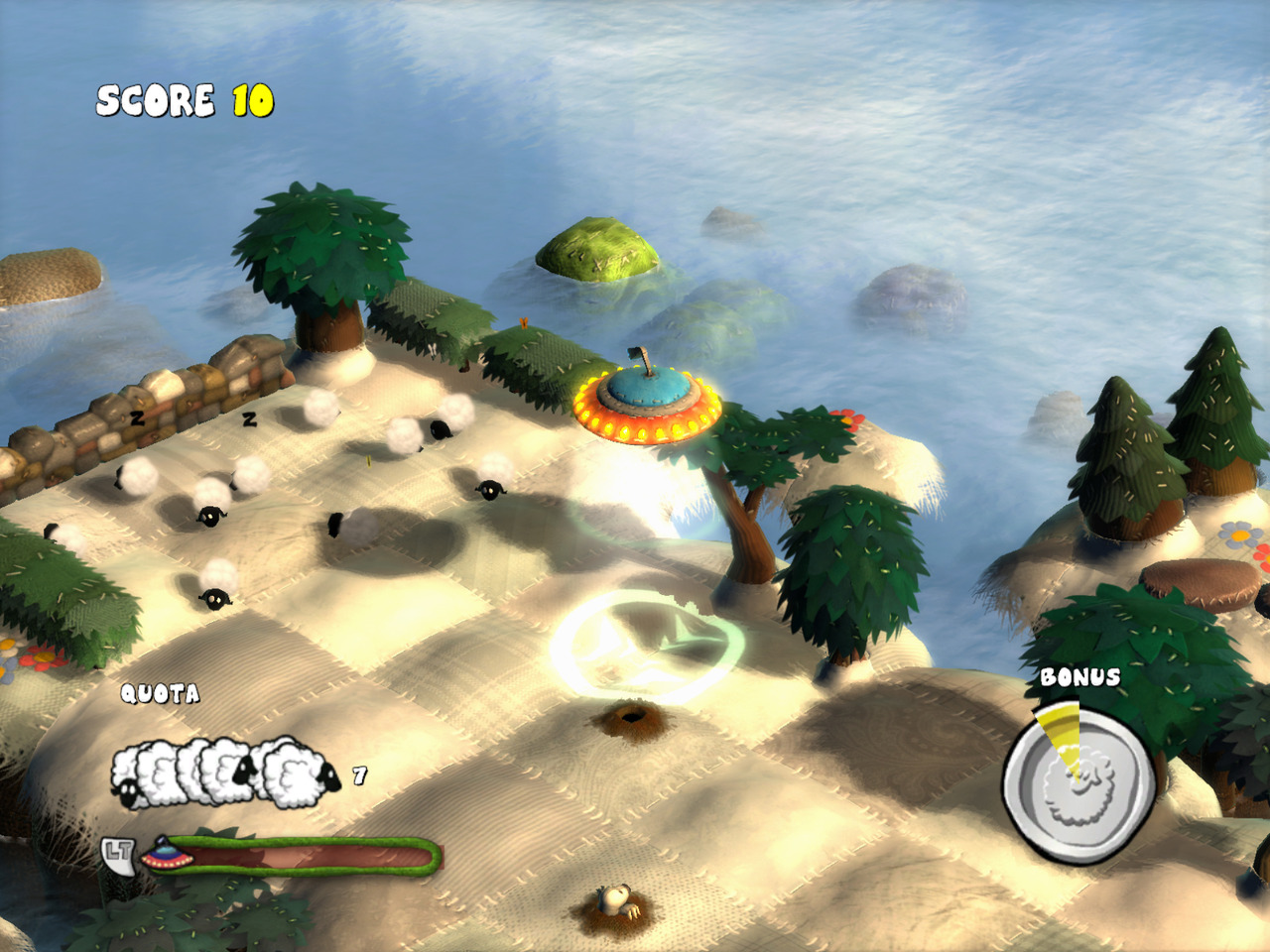Image resolution: width=1270 pixels, height=952 pixels.
Task: Select the SCORE counter showing 10
Action: tap(184, 98)
